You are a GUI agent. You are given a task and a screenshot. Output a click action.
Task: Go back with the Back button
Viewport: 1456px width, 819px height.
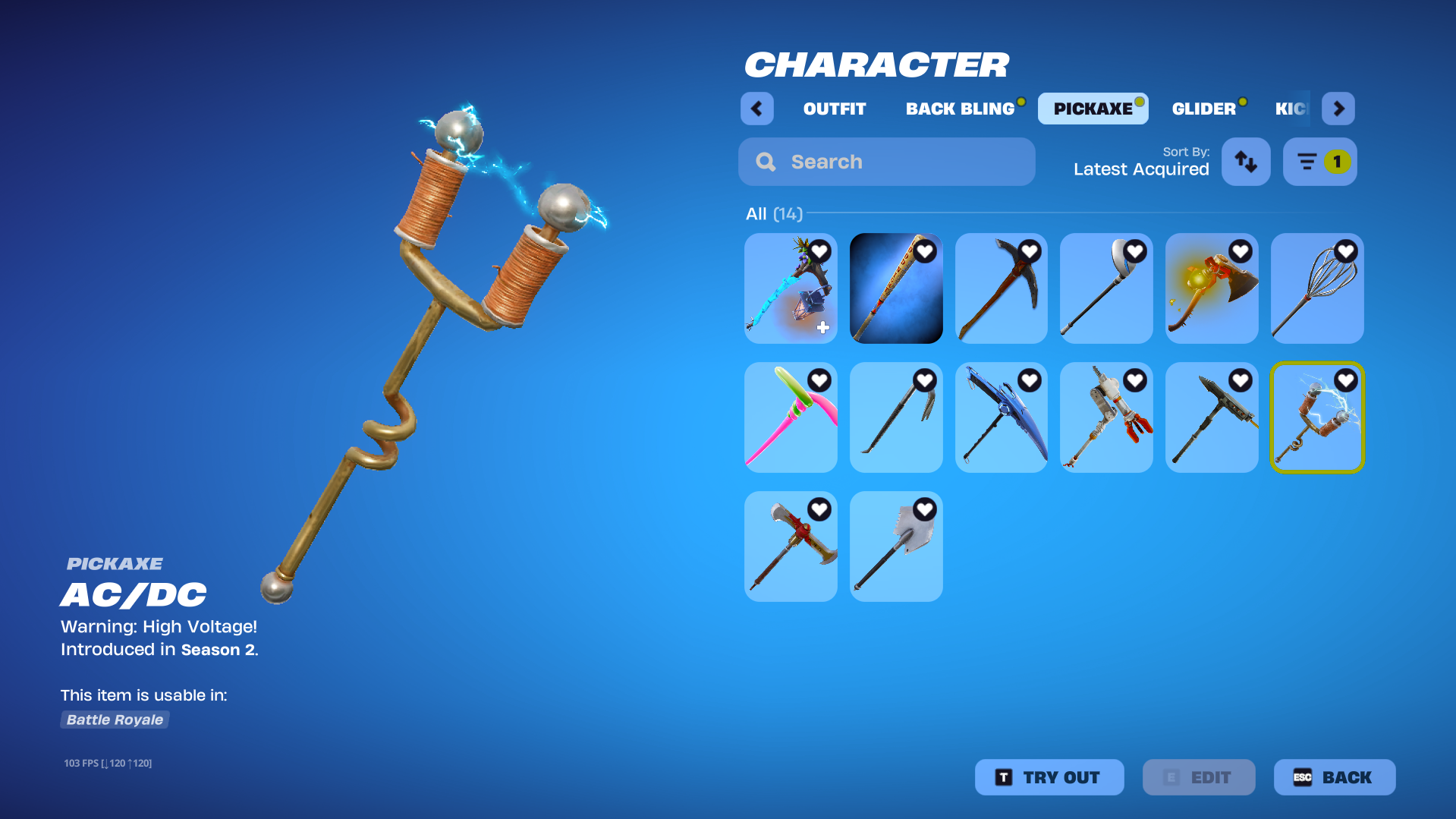pos(1334,777)
